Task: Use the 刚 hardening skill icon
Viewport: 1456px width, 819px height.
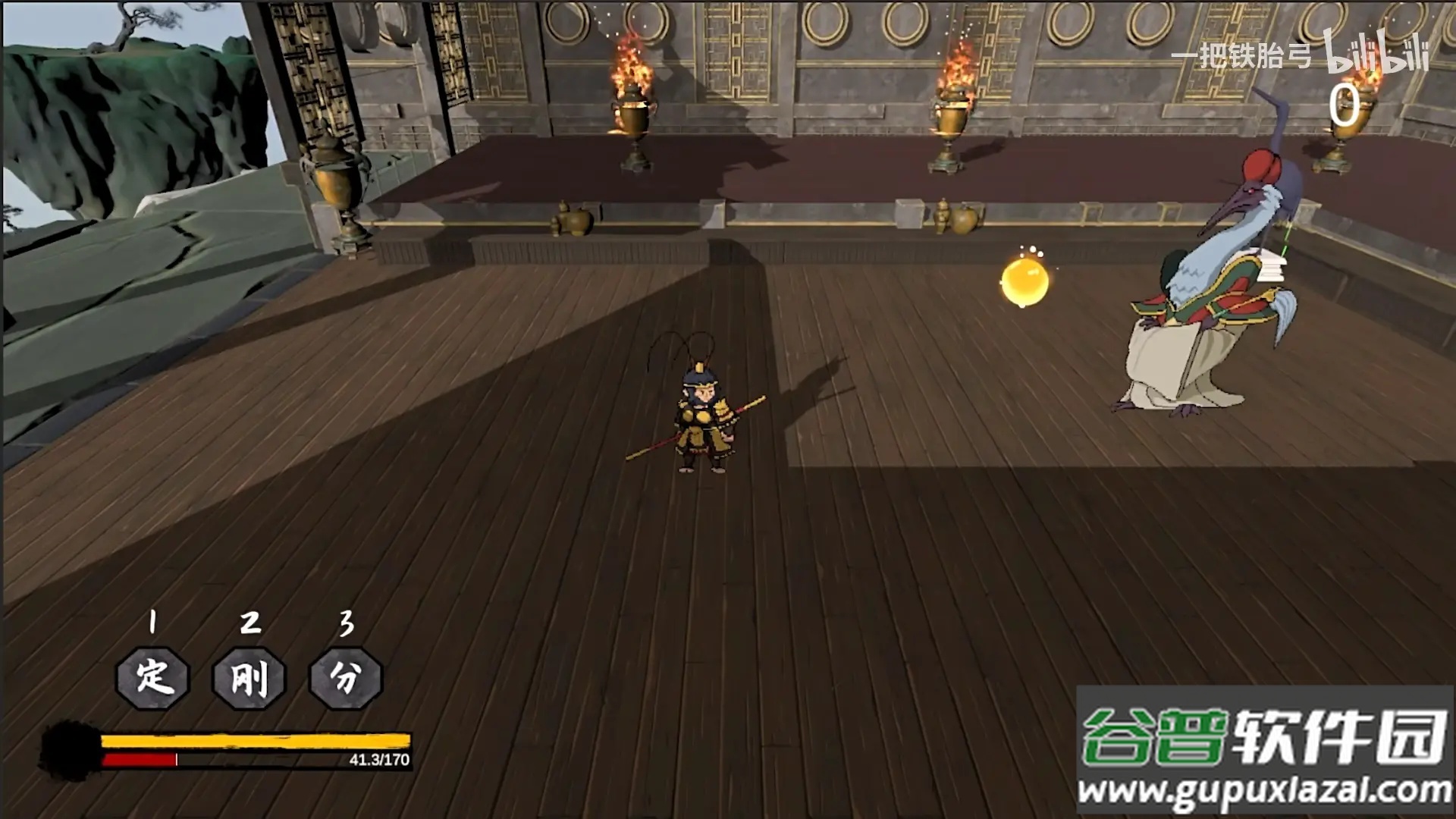Action: (249, 676)
